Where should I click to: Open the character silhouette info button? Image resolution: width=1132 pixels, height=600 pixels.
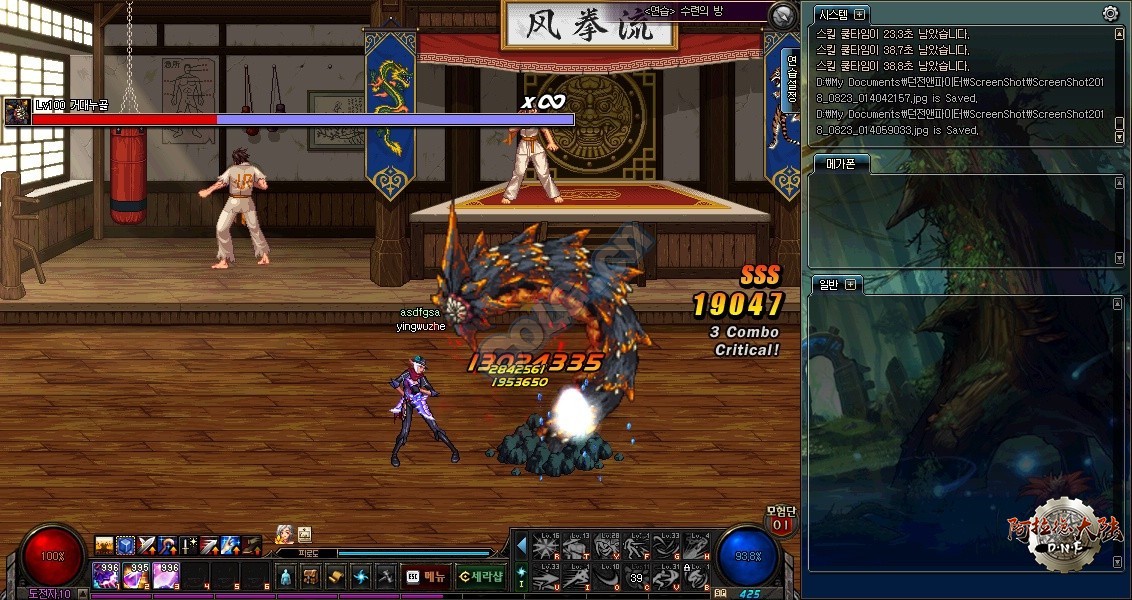[x=286, y=576]
